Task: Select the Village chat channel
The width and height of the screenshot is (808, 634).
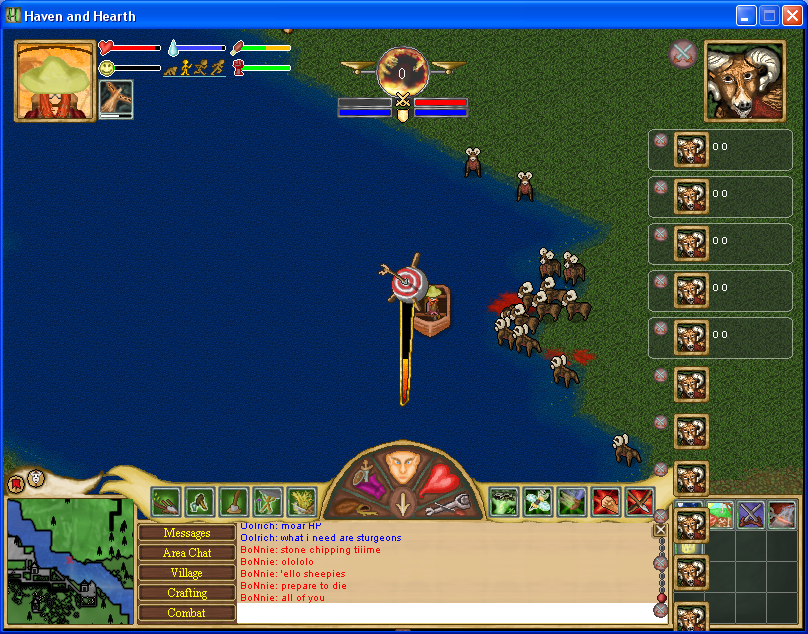Action: [187, 573]
